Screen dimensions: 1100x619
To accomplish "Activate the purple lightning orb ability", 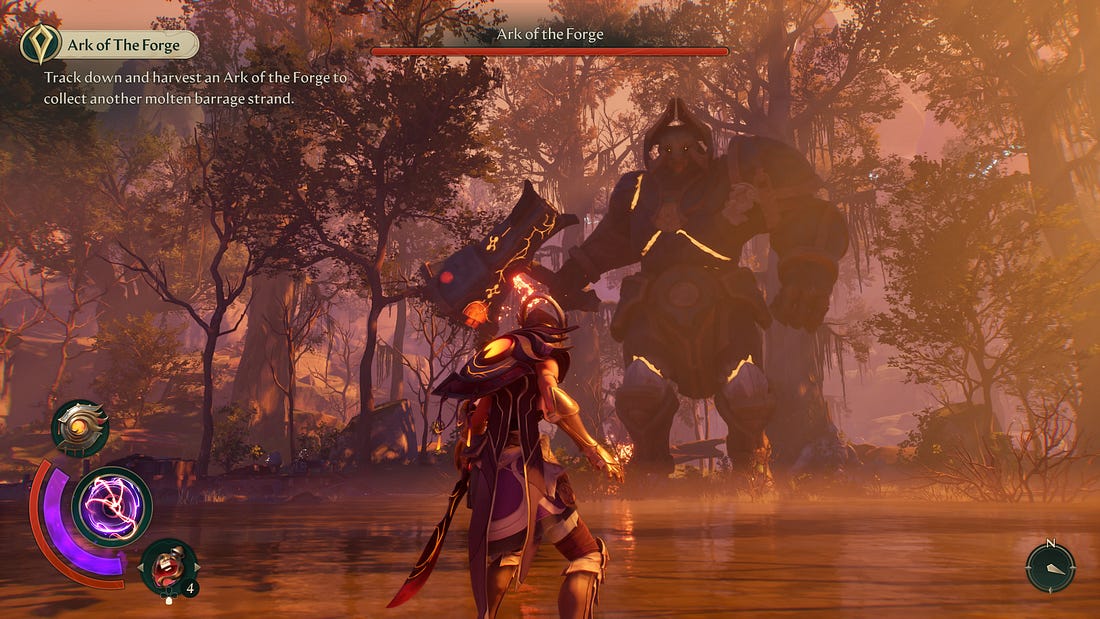I will coord(111,507).
